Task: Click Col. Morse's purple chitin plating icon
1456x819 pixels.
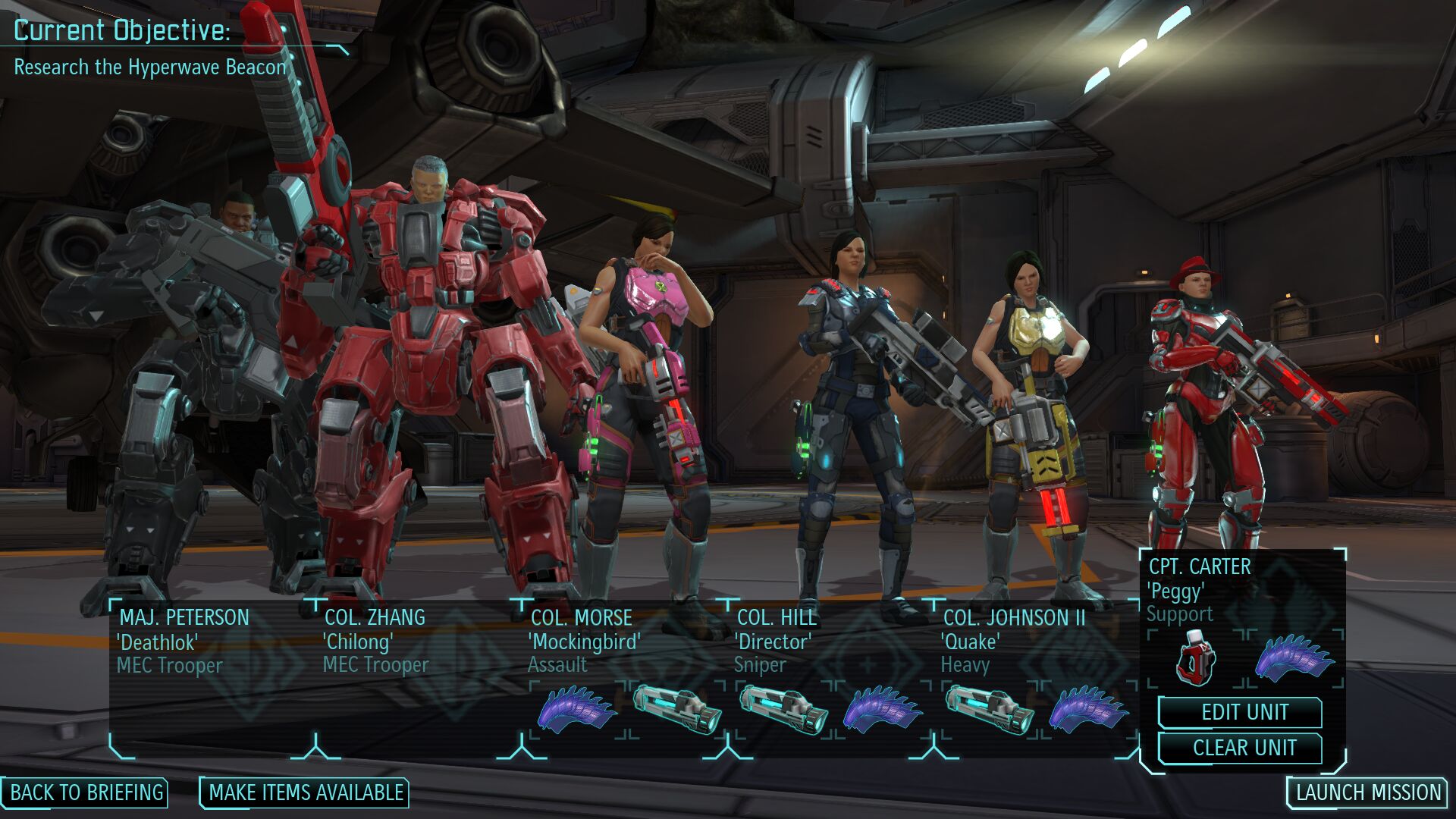Action: click(x=576, y=710)
